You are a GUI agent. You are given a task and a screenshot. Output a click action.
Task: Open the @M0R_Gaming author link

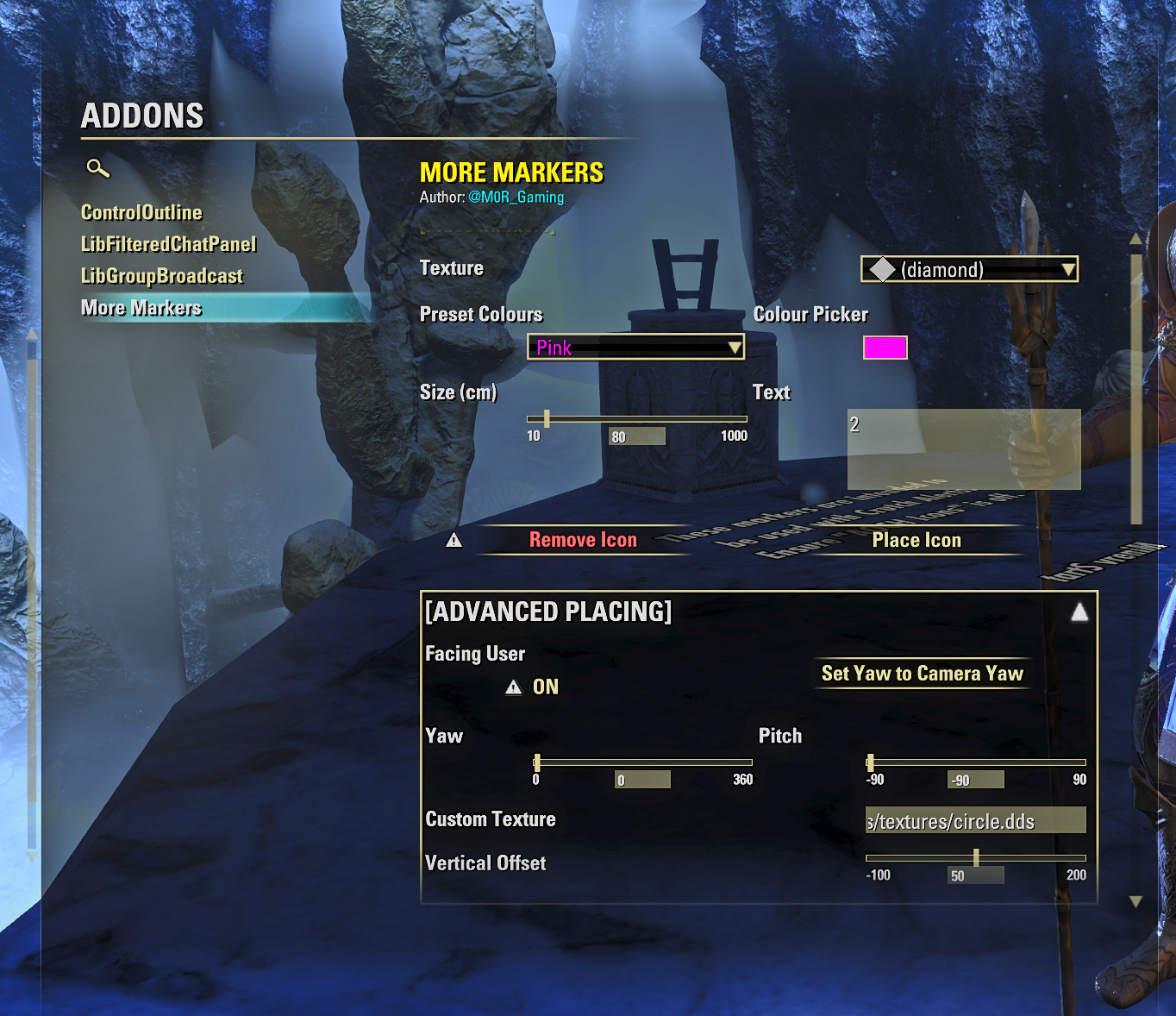(516, 197)
